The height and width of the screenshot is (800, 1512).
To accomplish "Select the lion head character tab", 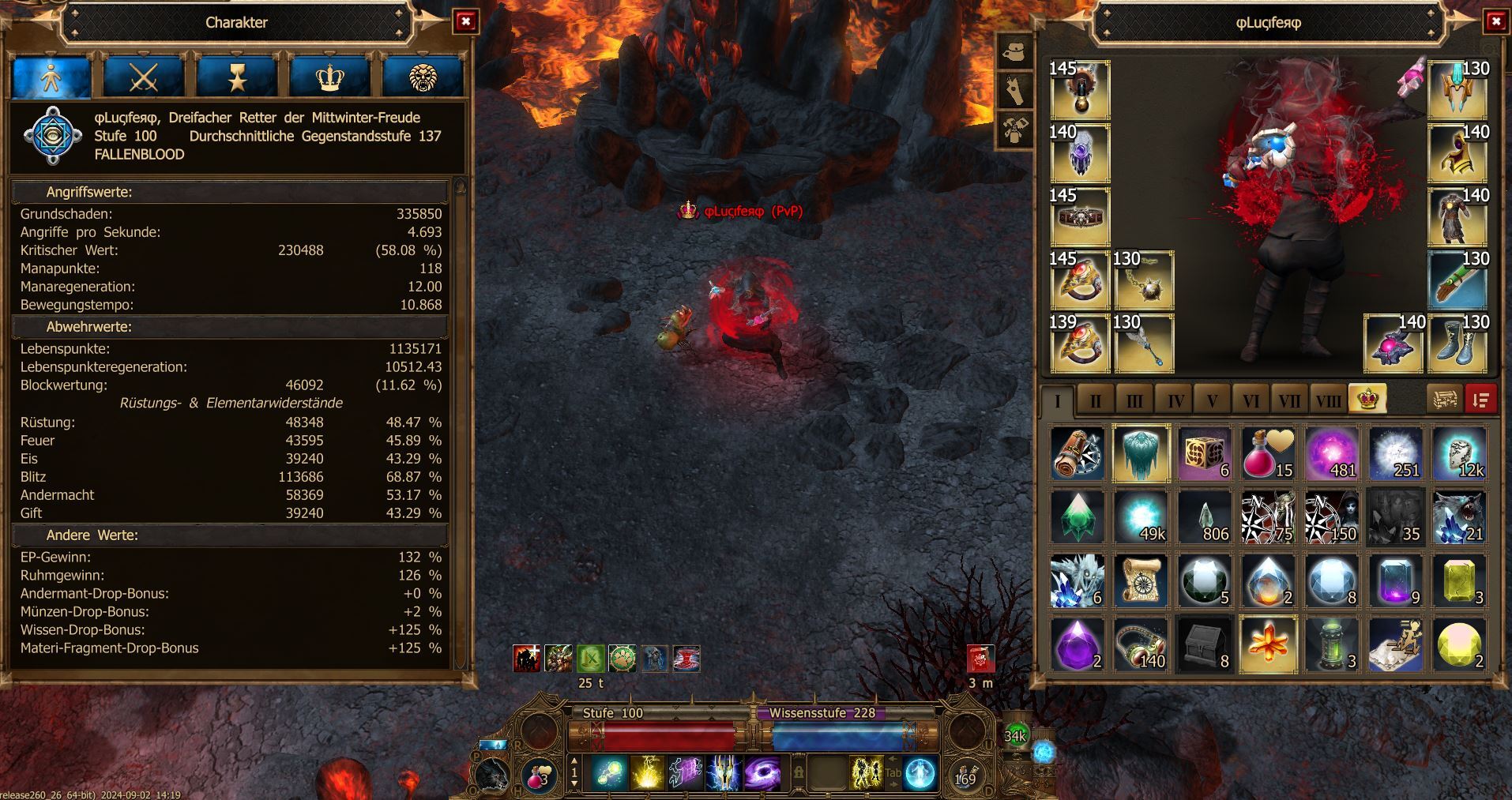I will (423, 77).
